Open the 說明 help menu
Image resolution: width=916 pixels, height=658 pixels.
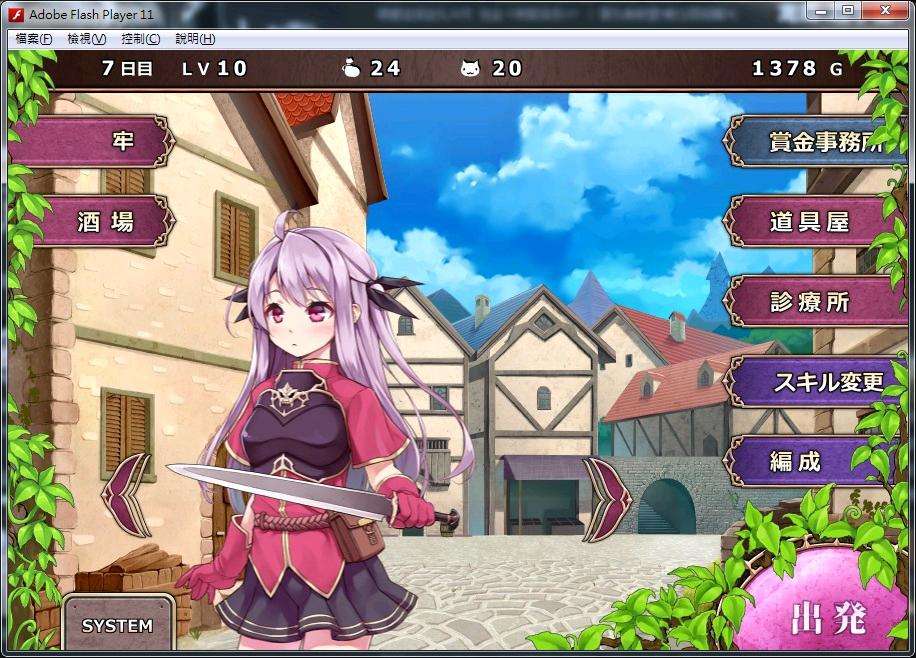click(x=194, y=39)
